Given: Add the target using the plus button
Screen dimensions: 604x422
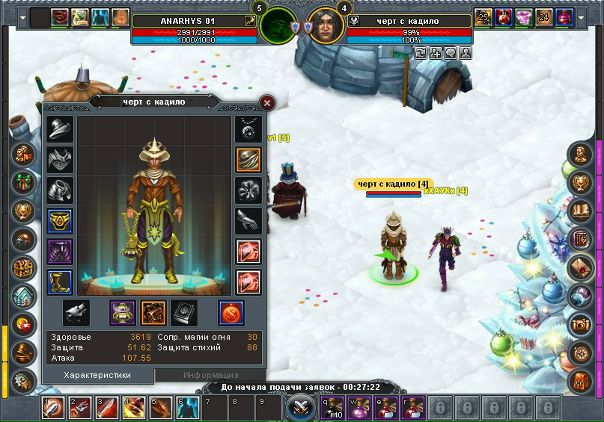Looking at the screenshot, I should tap(436, 53).
